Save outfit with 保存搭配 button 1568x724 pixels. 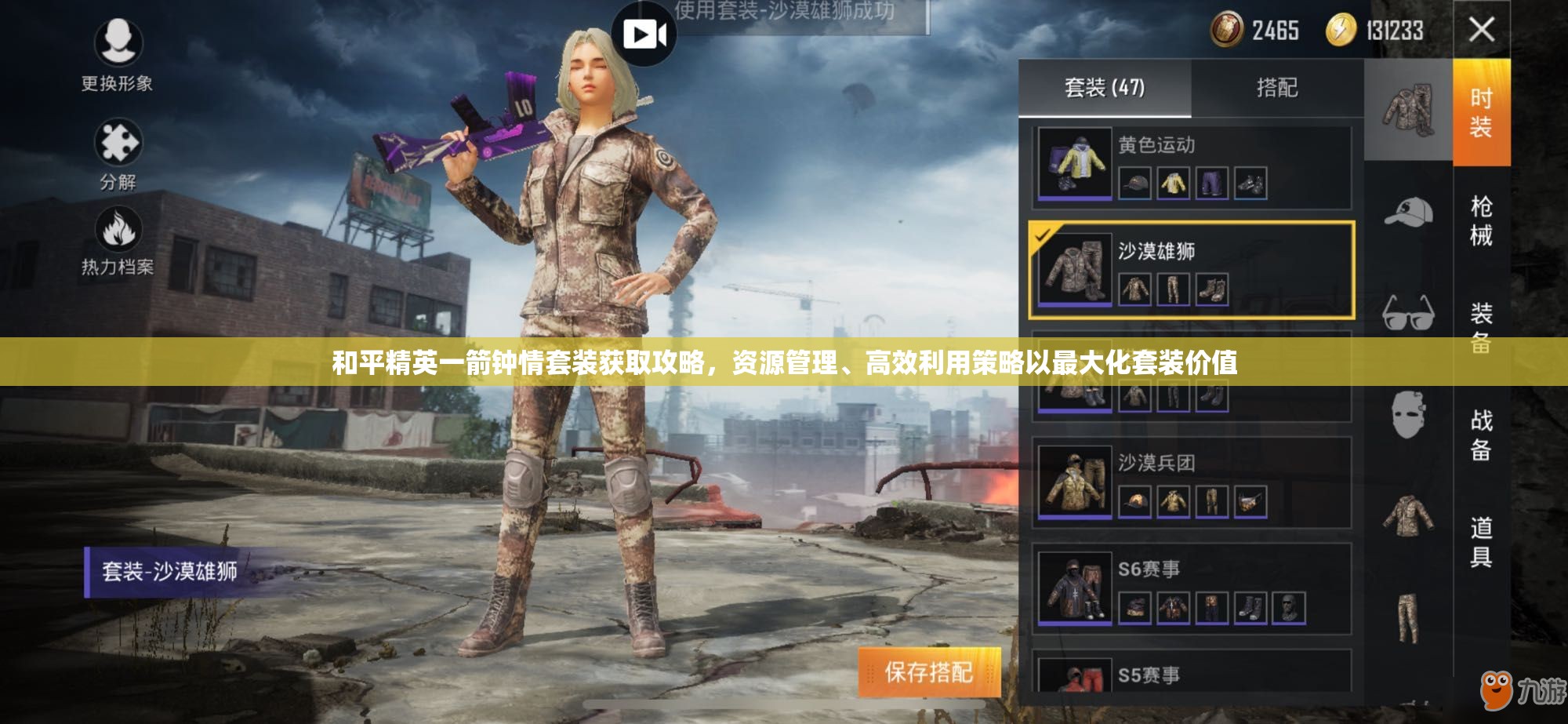929,671
